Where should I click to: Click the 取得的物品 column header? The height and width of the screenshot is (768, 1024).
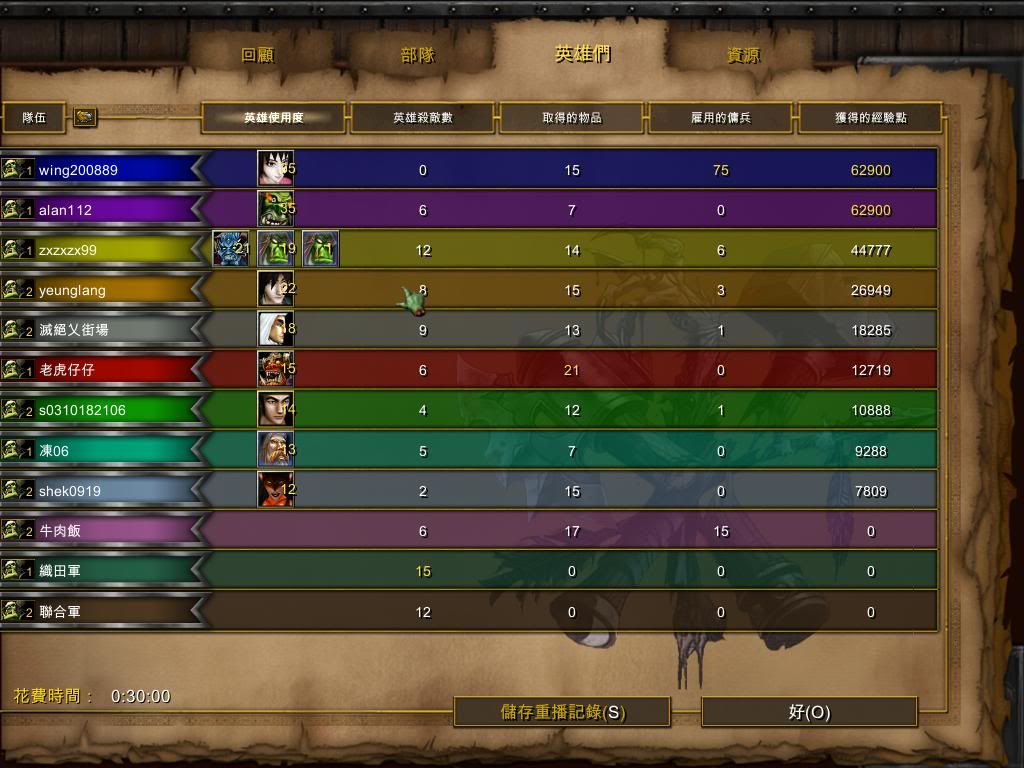(572, 118)
